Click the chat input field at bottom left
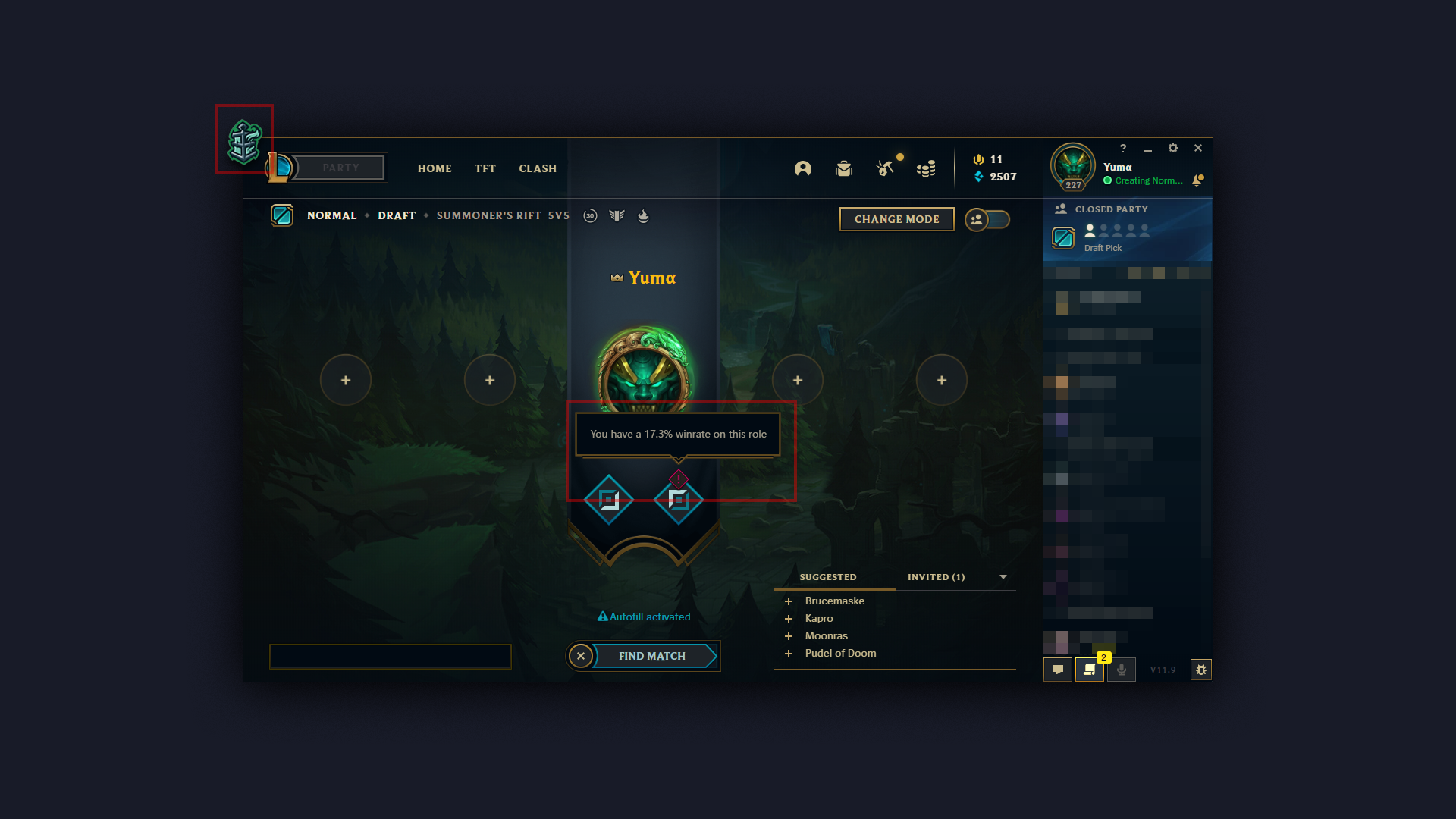The height and width of the screenshot is (819, 1456). point(390,657)
